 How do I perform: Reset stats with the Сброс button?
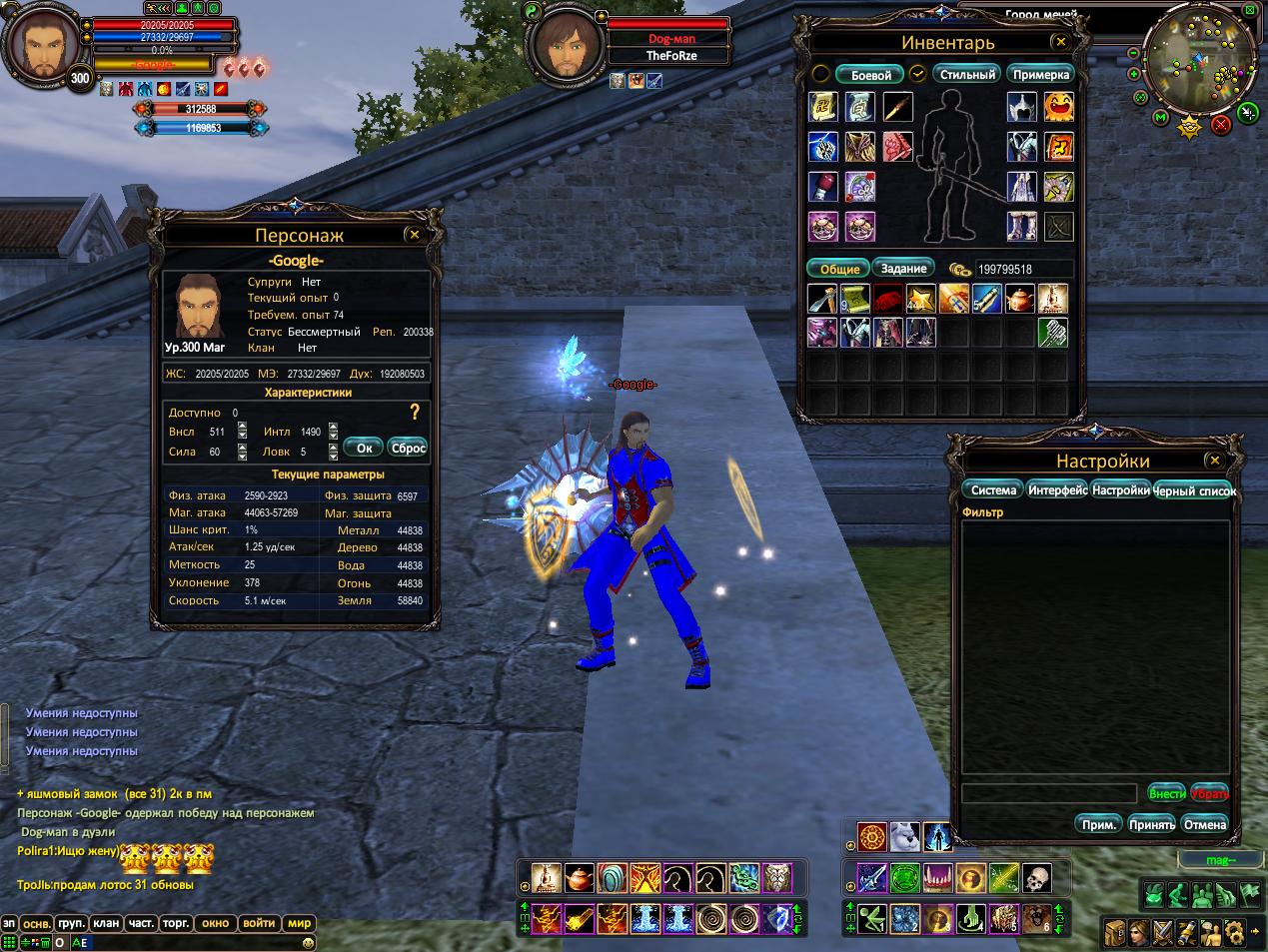pos(408,448)
